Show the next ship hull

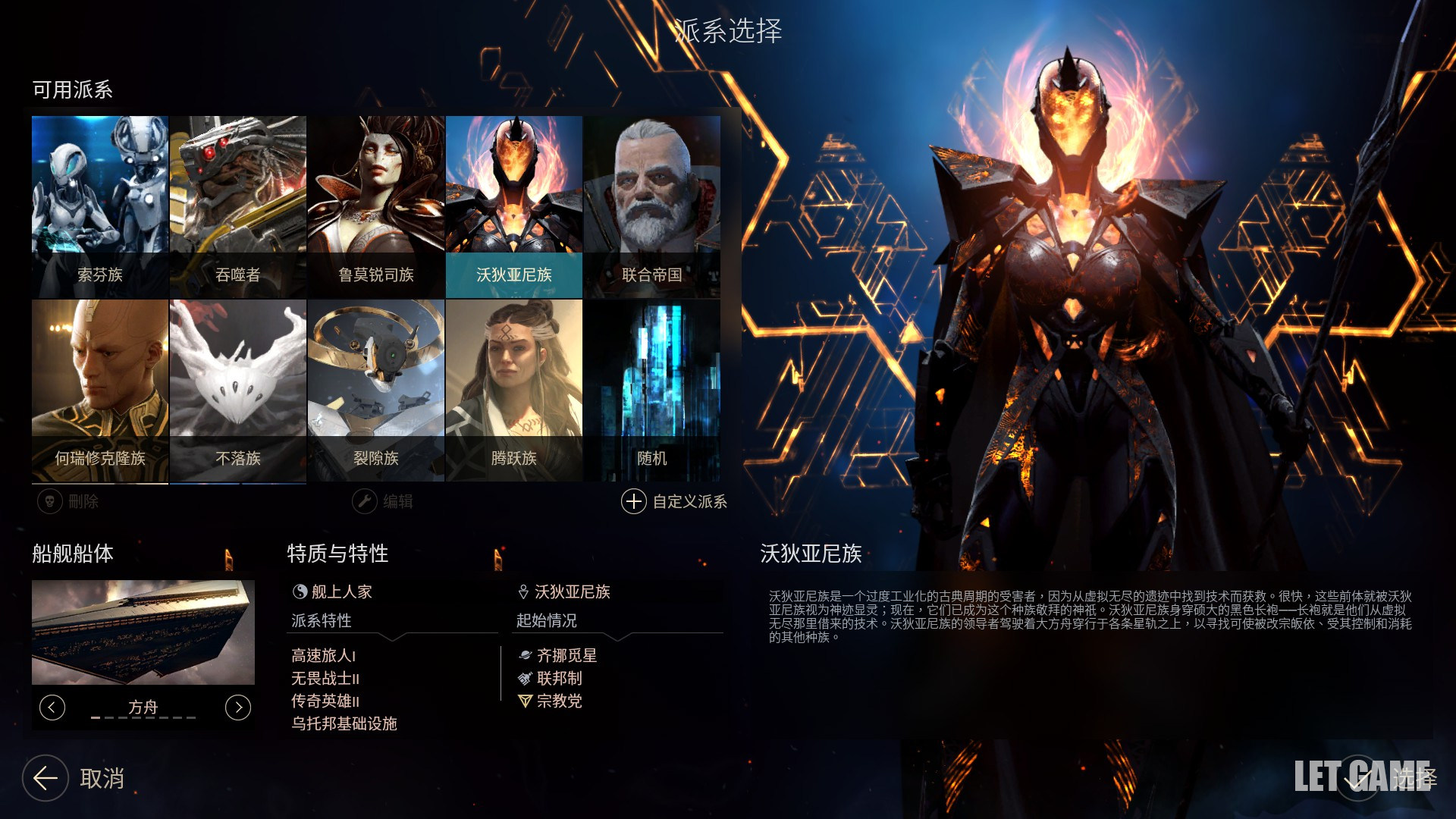[238, 708]
